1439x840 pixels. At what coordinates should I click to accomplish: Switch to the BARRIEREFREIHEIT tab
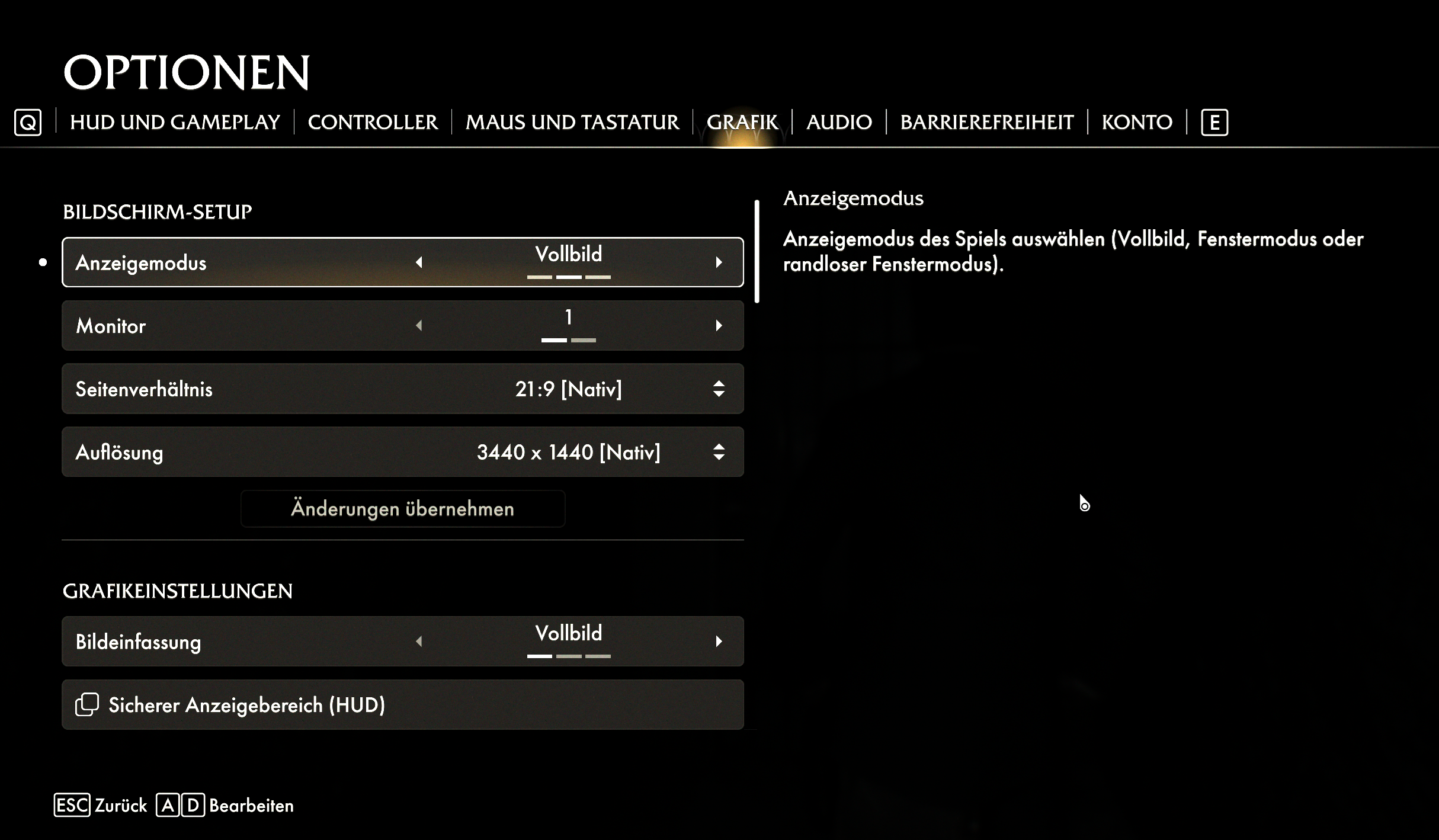click(x=986, y=122)
